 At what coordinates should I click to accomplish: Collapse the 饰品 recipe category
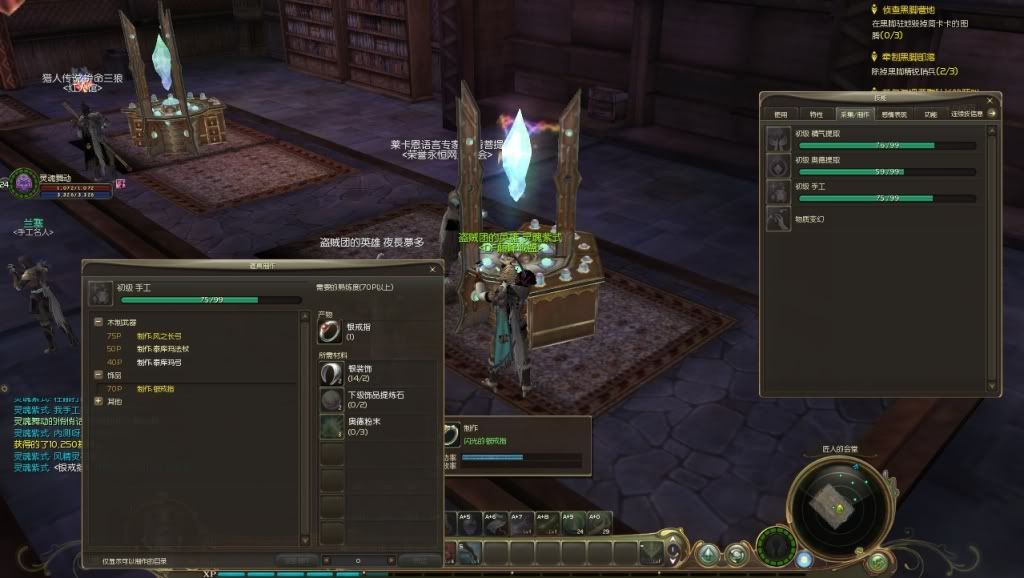tap(99, 375)
